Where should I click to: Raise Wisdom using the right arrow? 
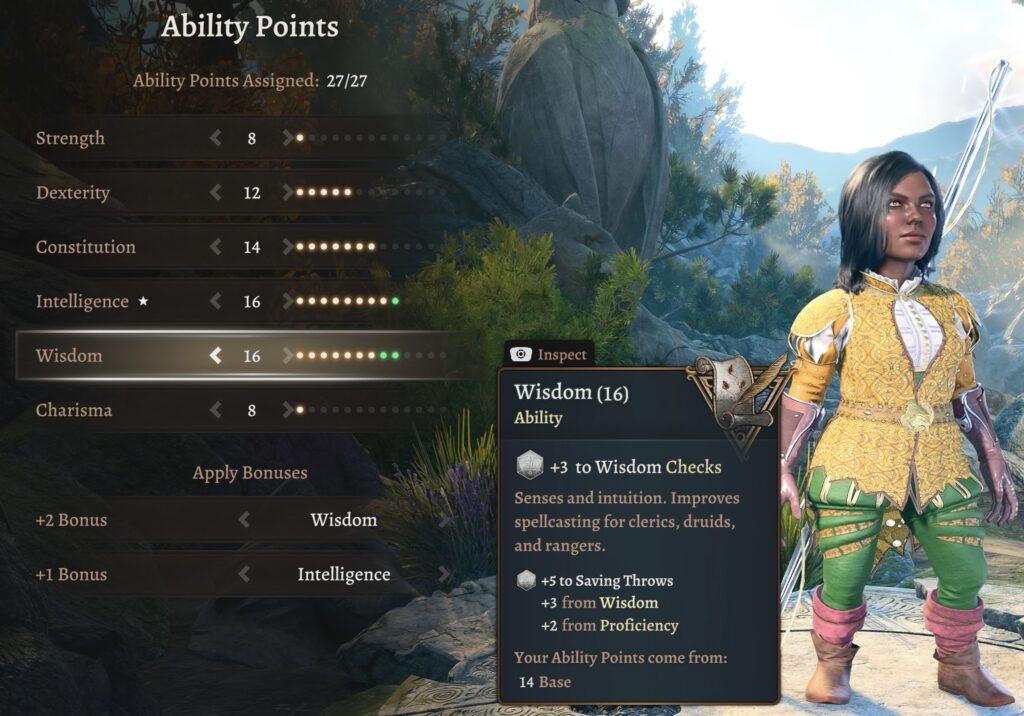click(288, 355)
